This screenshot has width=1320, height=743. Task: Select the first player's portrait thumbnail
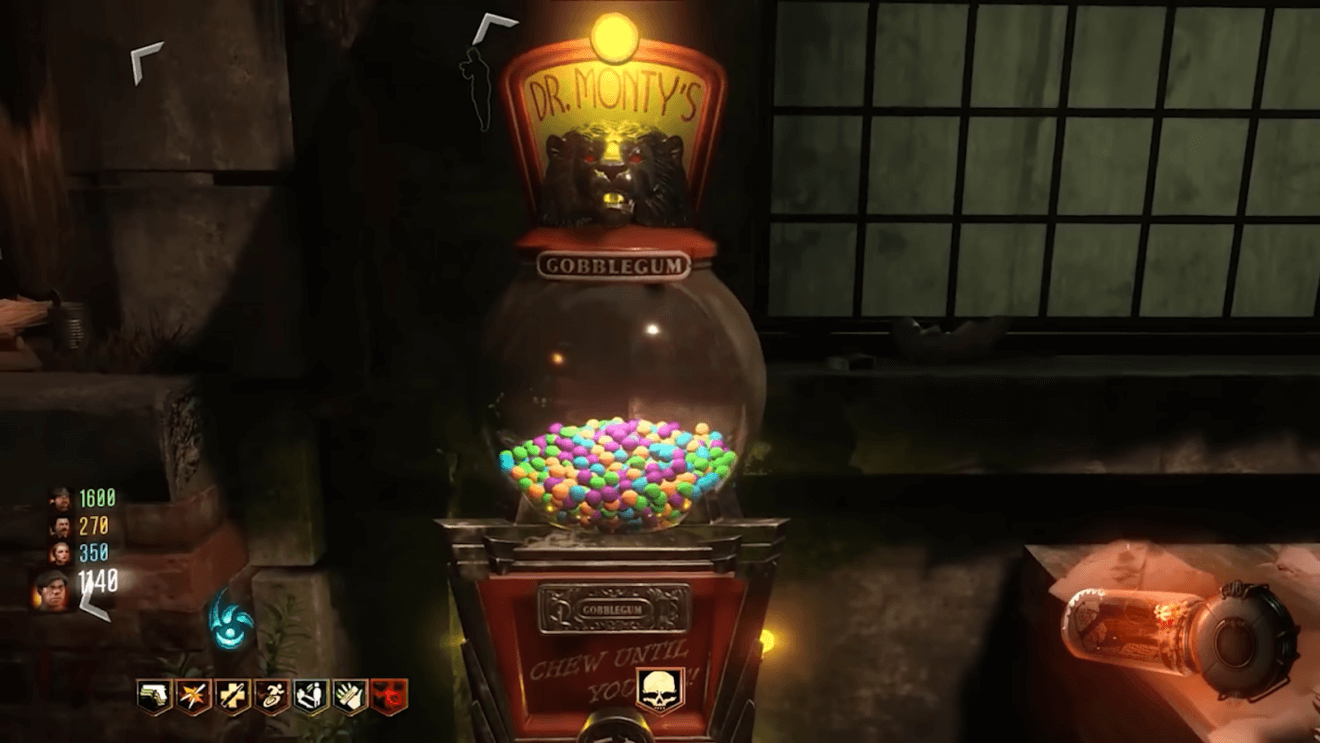(60, 500)
